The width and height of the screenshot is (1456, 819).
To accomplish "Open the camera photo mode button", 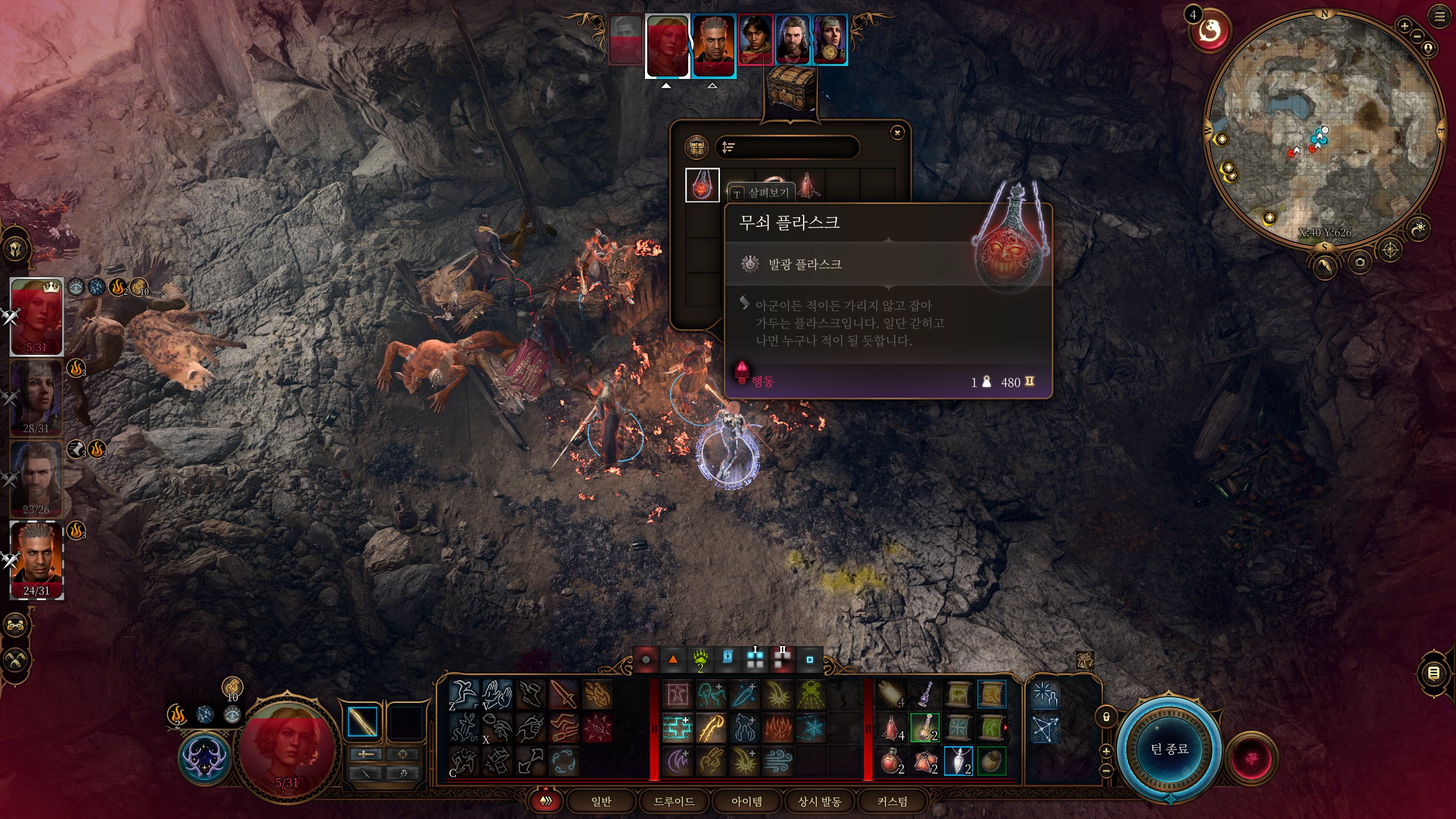I will click(1360, 262).
